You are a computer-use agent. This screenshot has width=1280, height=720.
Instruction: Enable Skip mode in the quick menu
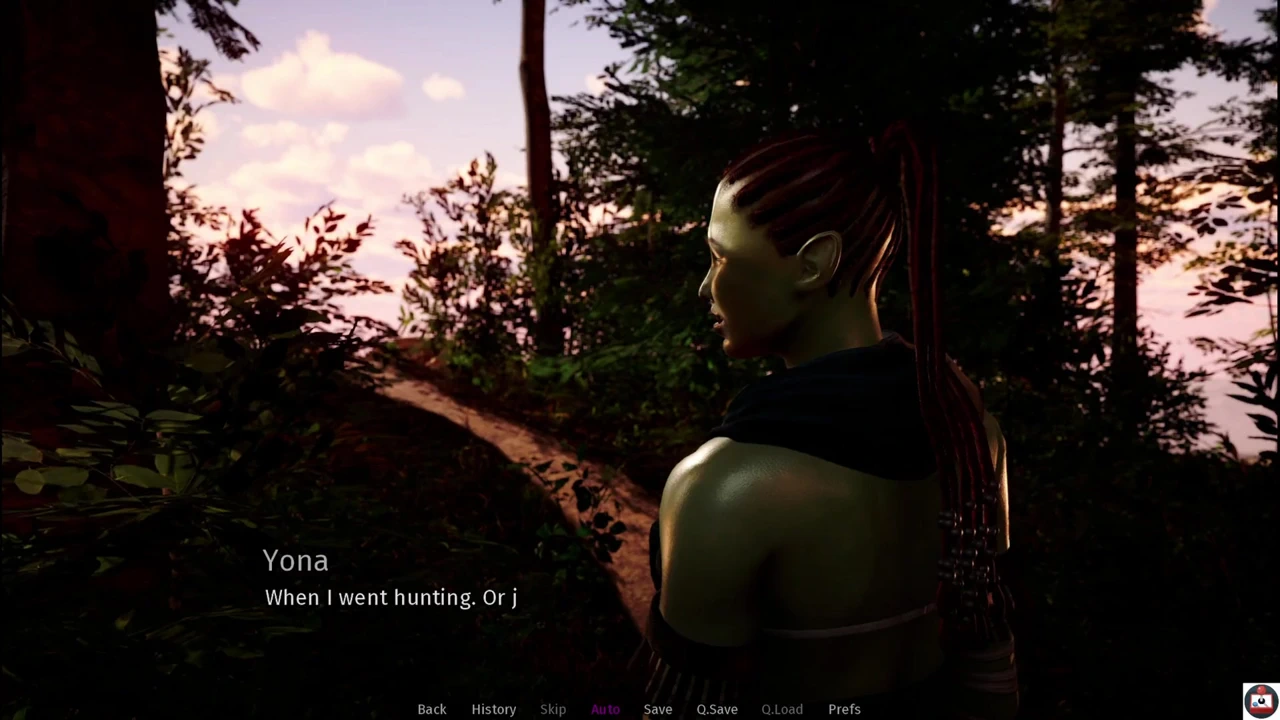coord(552,709)
